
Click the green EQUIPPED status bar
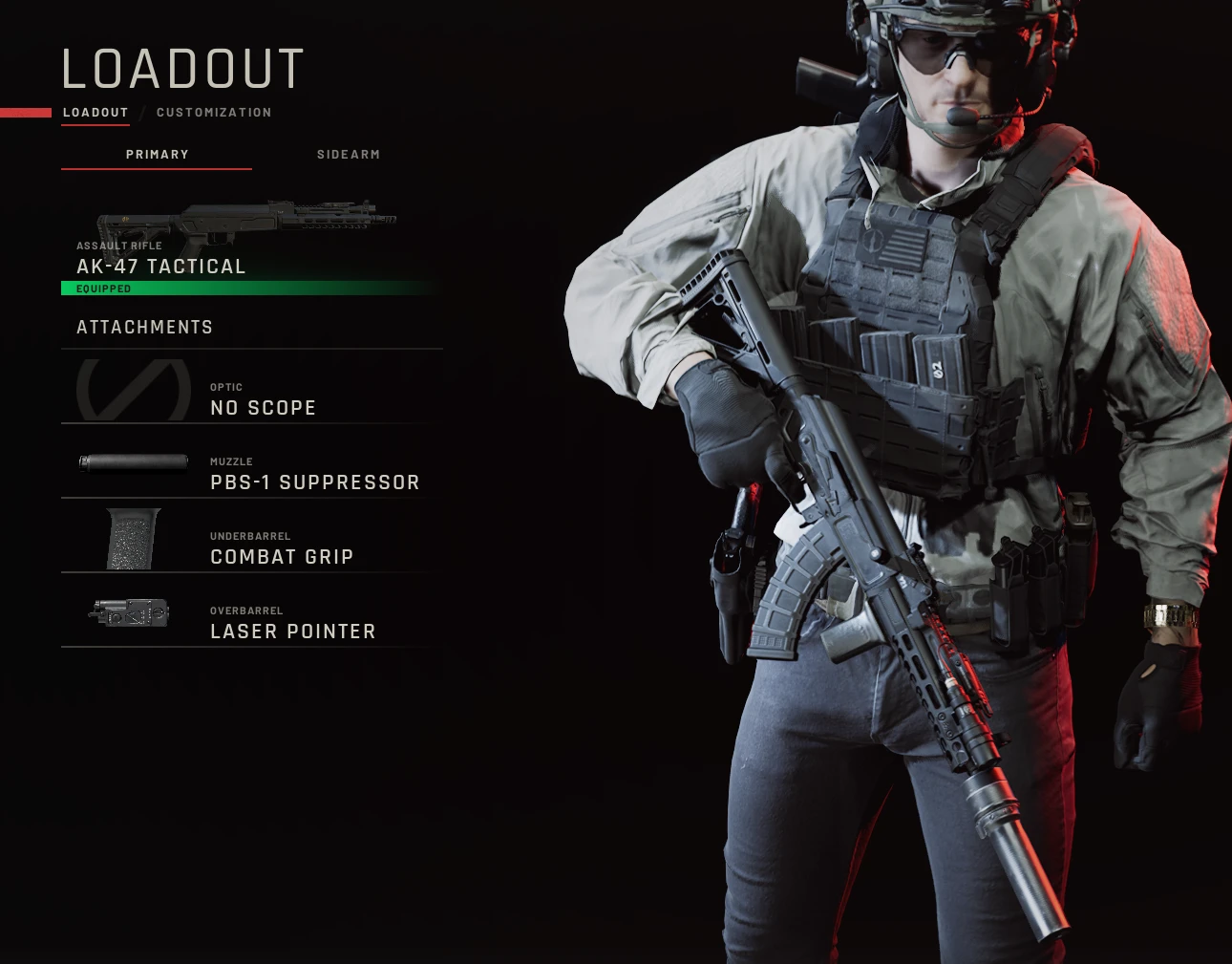(250, 287)
